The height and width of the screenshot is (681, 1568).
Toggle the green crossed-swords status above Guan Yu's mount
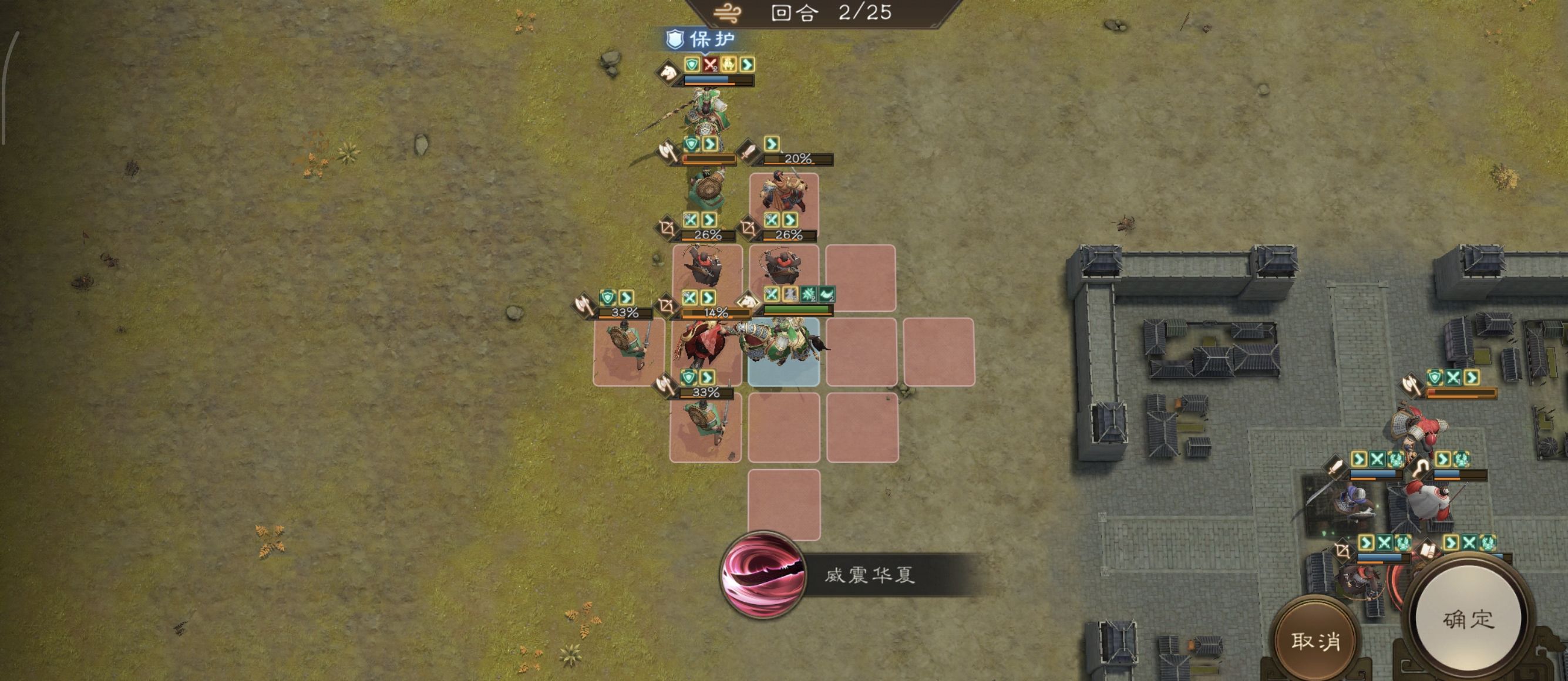click(x=772, y=296)
